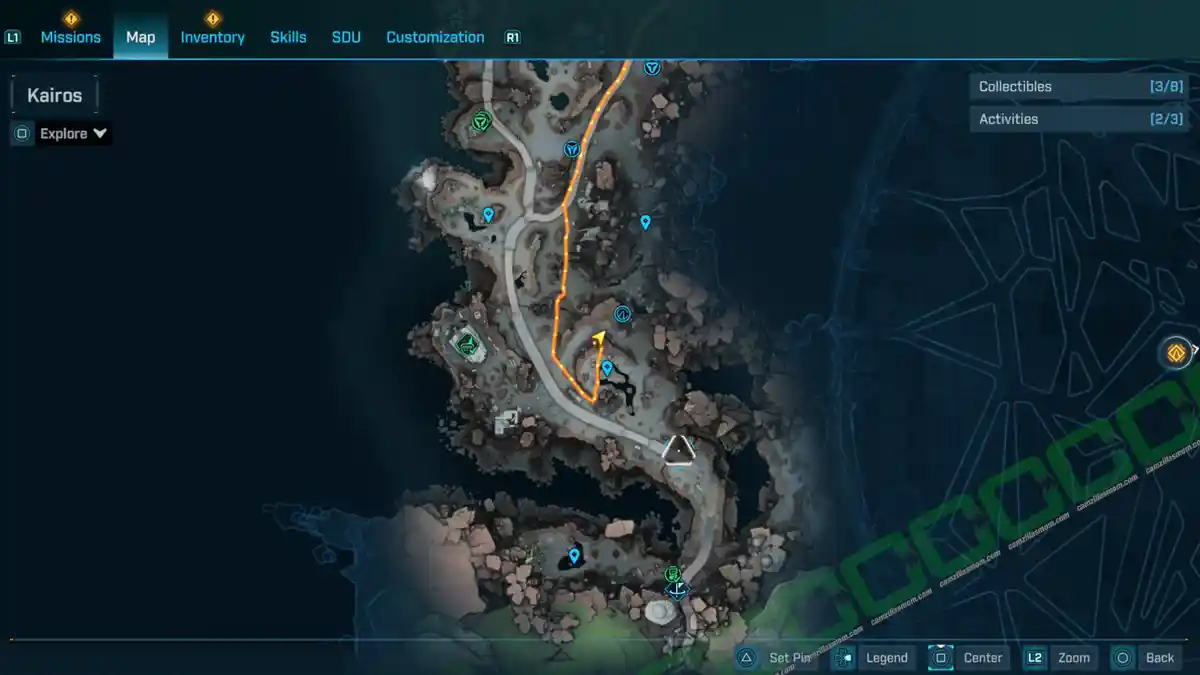Click the Kairos region label
This screenshot has height=675, width=1200.
(55, 96)
